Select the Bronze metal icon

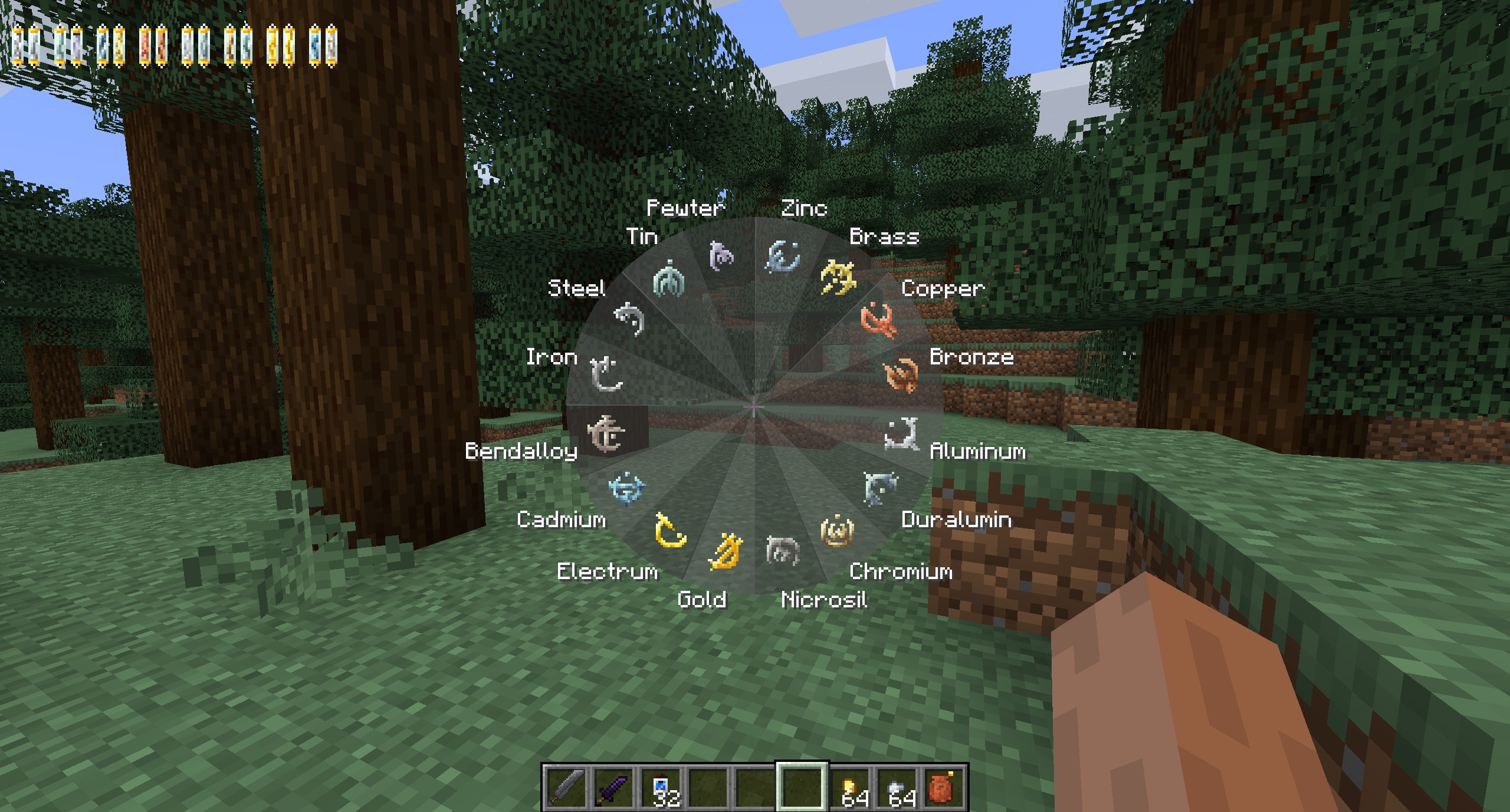(x=901, y=374)
